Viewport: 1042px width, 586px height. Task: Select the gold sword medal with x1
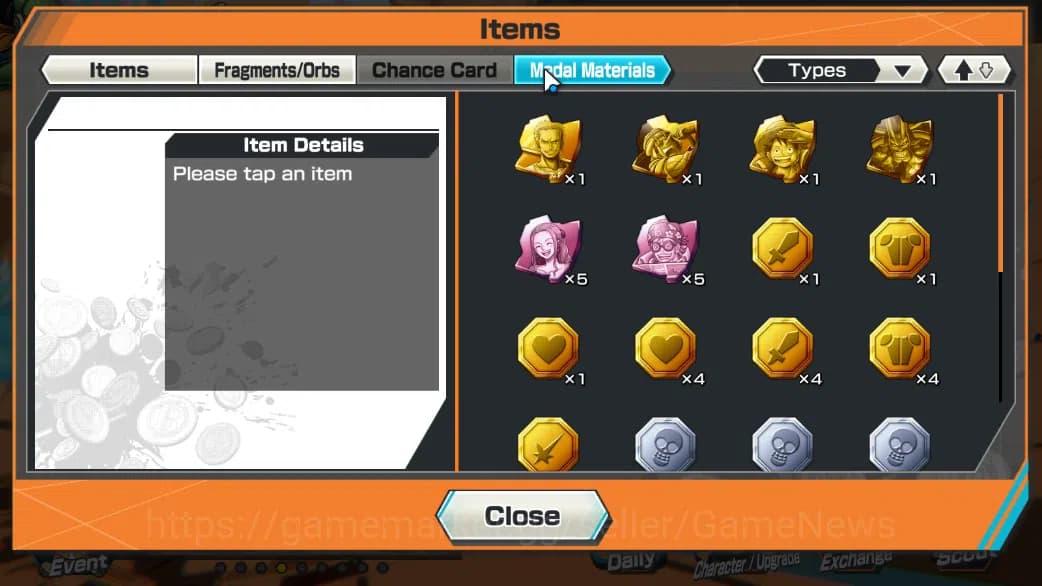tap(782, 248)
